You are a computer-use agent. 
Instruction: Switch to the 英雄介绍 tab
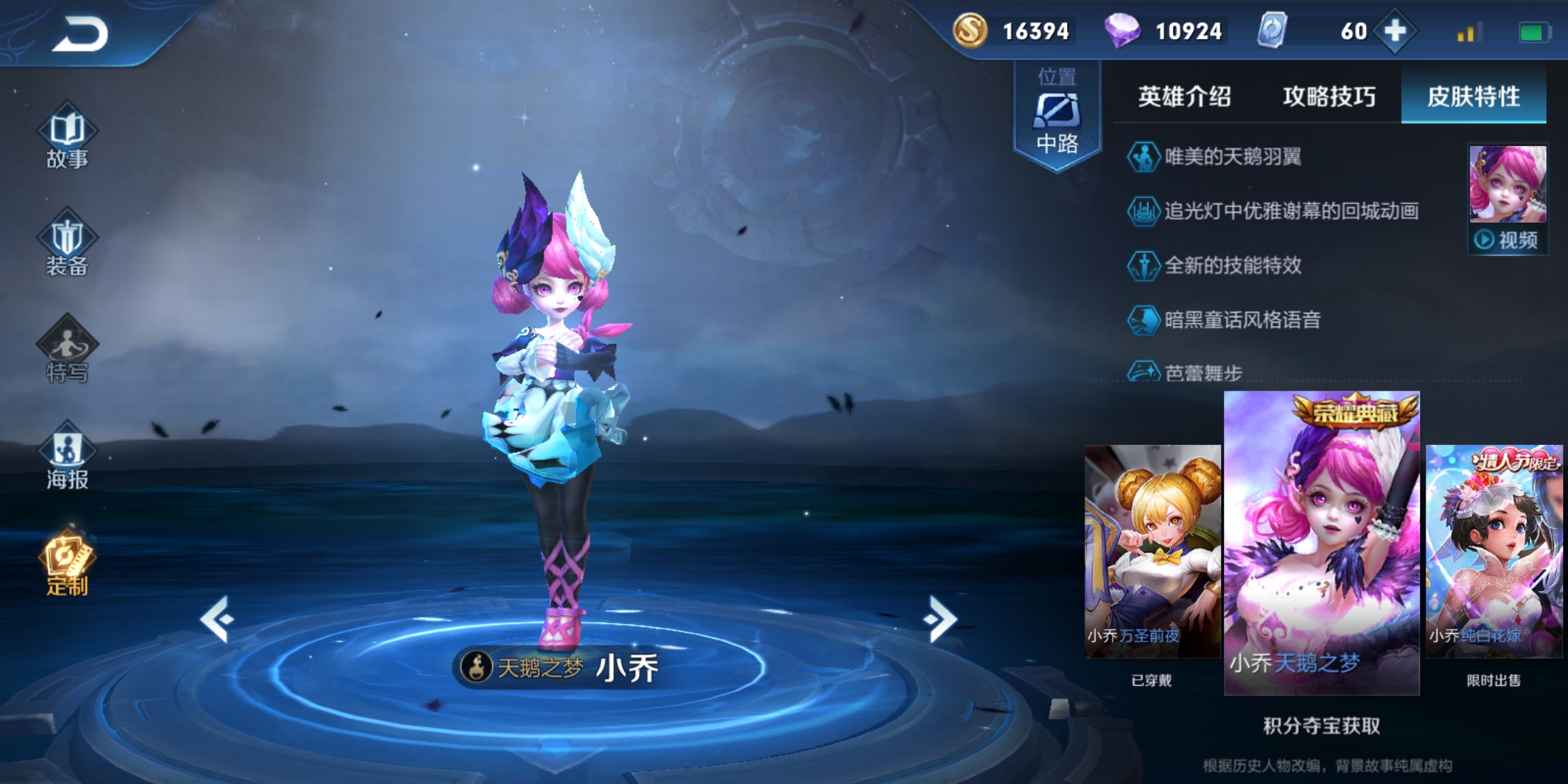1184,97
